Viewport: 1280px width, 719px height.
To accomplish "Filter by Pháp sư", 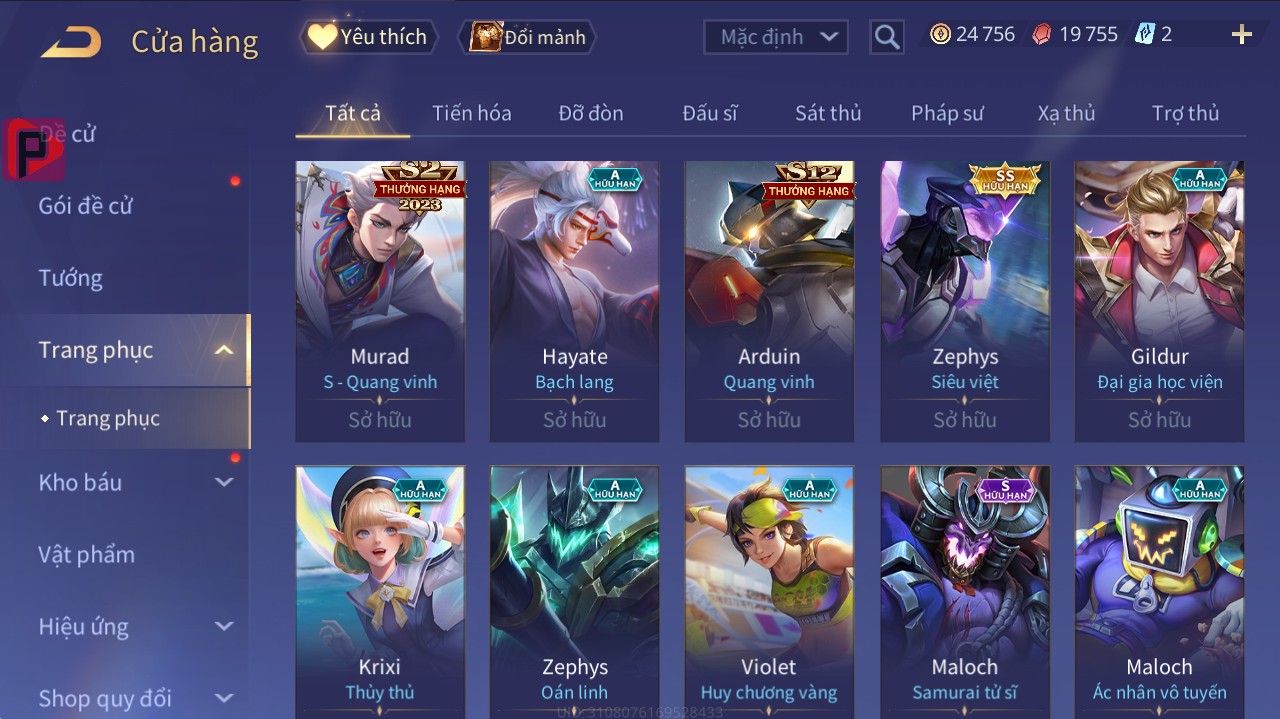I will click(x=947, y=113).
